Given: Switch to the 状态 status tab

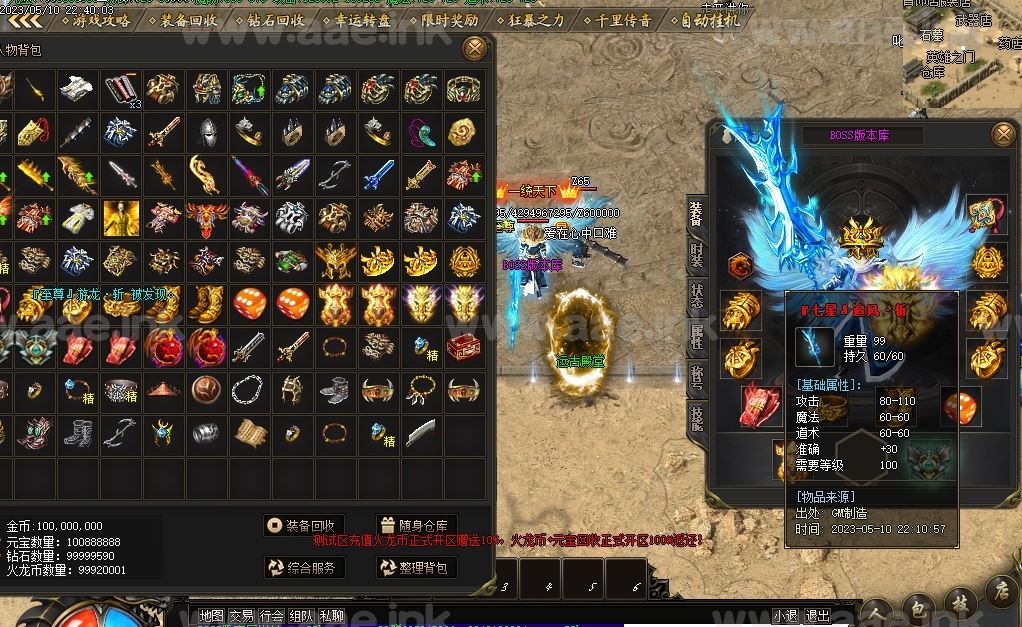Looking at the screenshot, I should tap(696, 297).
